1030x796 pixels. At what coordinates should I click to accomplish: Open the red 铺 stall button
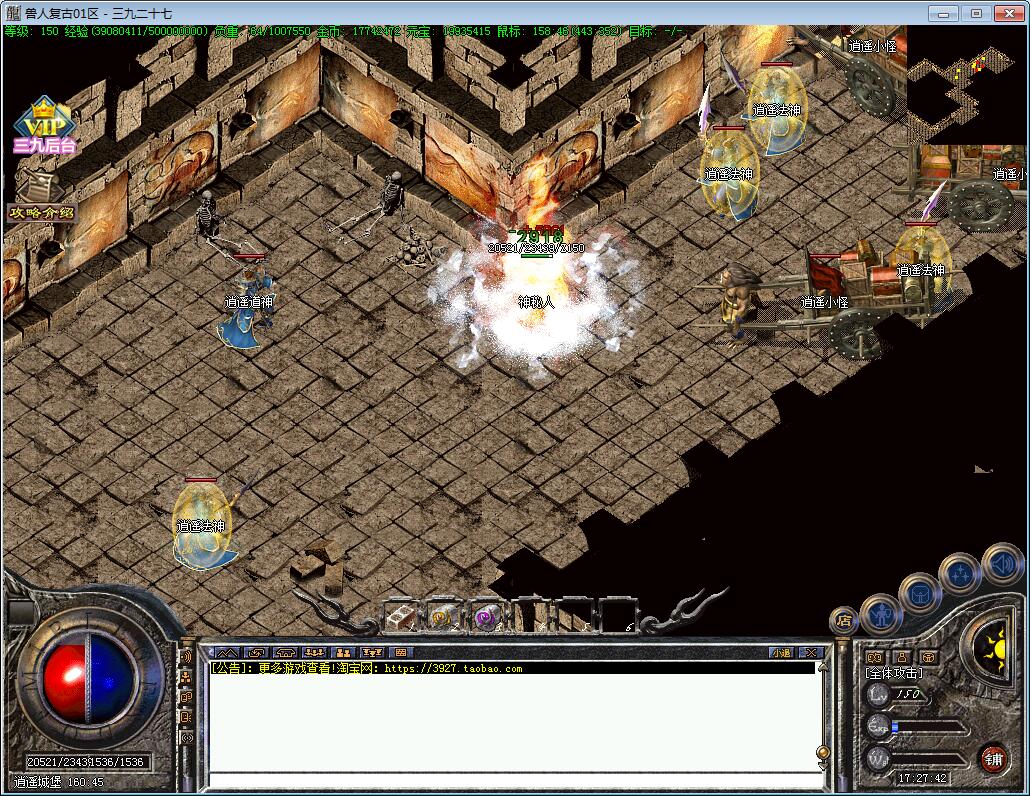coord(993,757)
